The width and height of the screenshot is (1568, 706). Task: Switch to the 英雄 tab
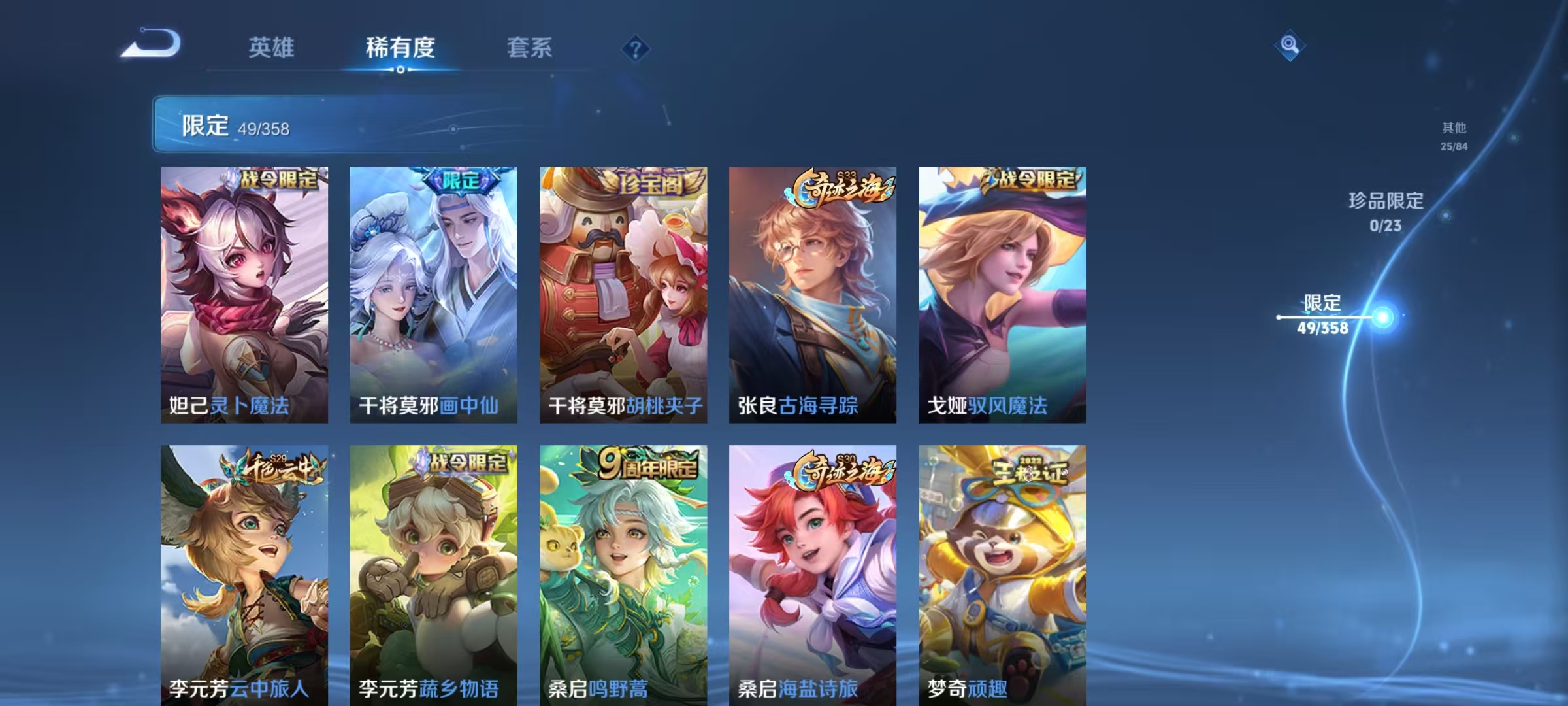(x=271, y=48)
